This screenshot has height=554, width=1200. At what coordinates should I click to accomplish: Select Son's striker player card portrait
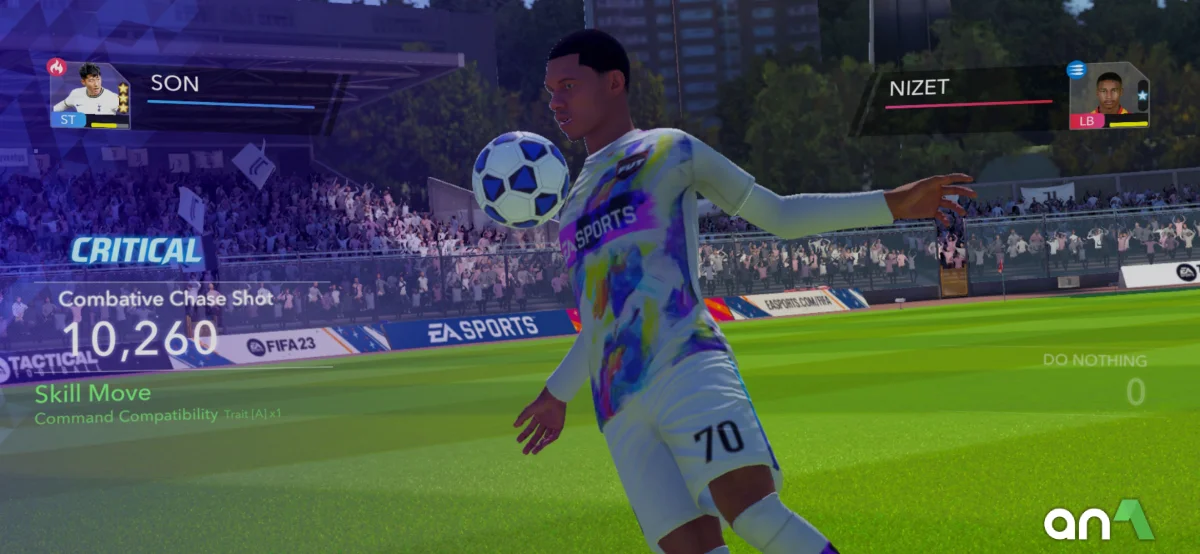coord(88,96)
